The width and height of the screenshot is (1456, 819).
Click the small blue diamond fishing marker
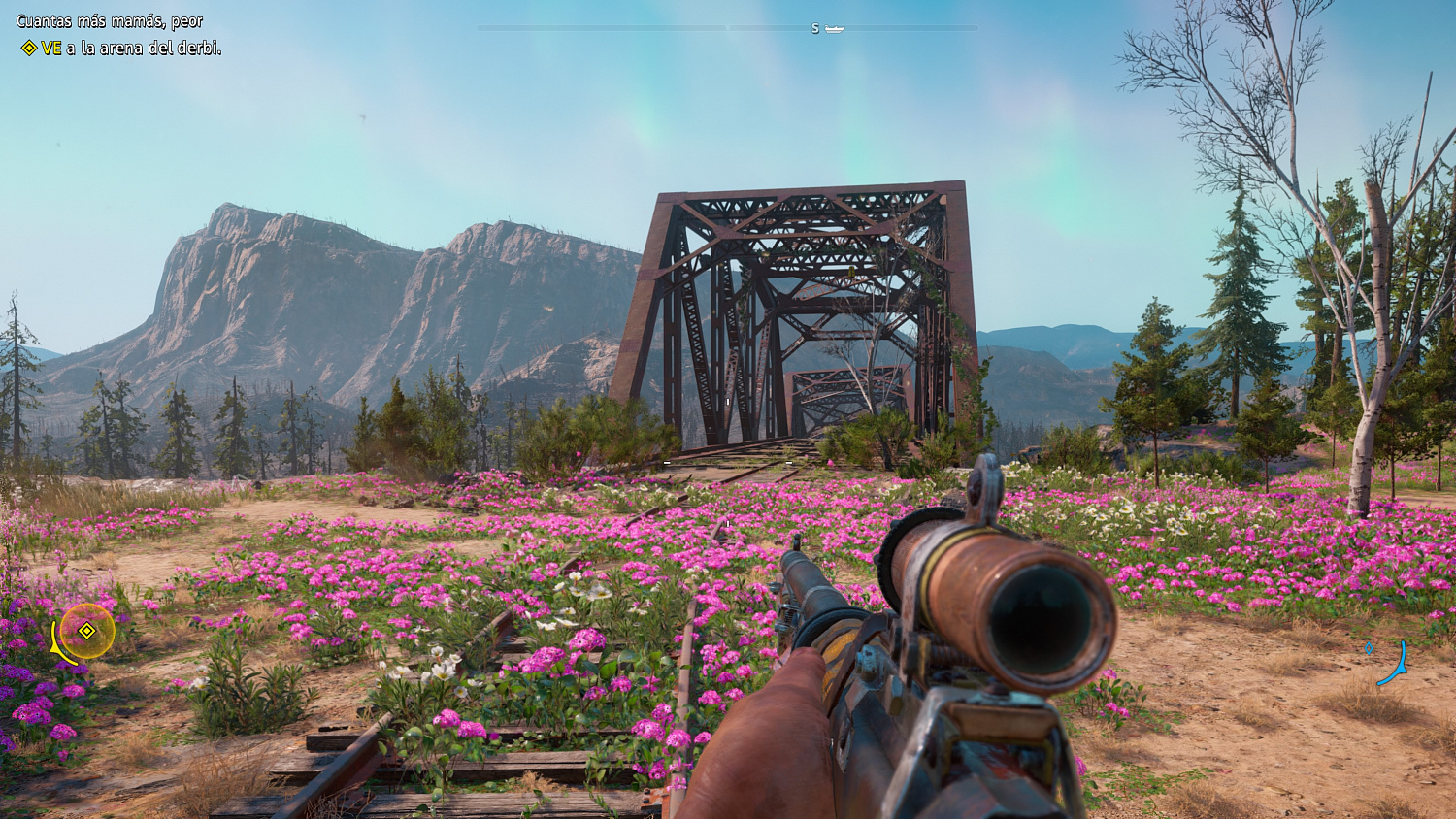(x=1369, y=648)
